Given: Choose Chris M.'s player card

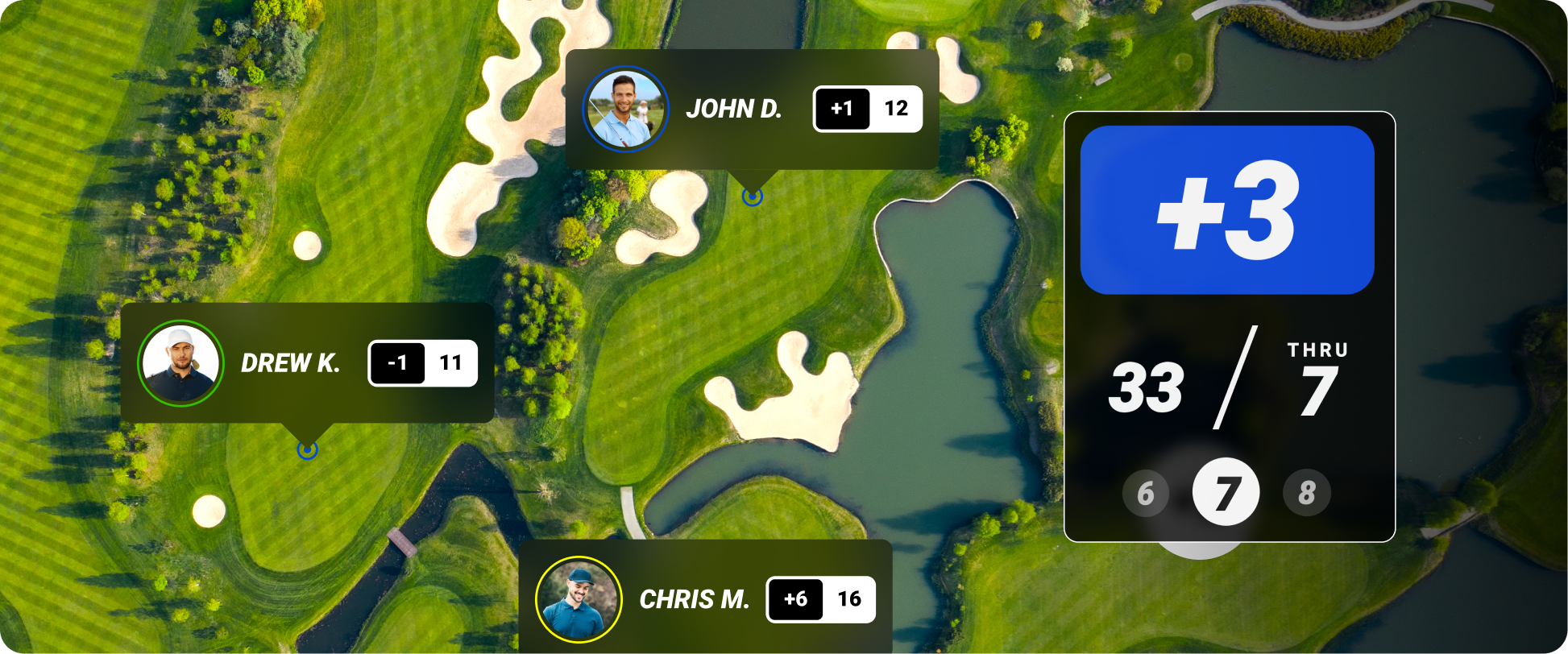Looking at the screenshot, I should click(x=694, y=599).
